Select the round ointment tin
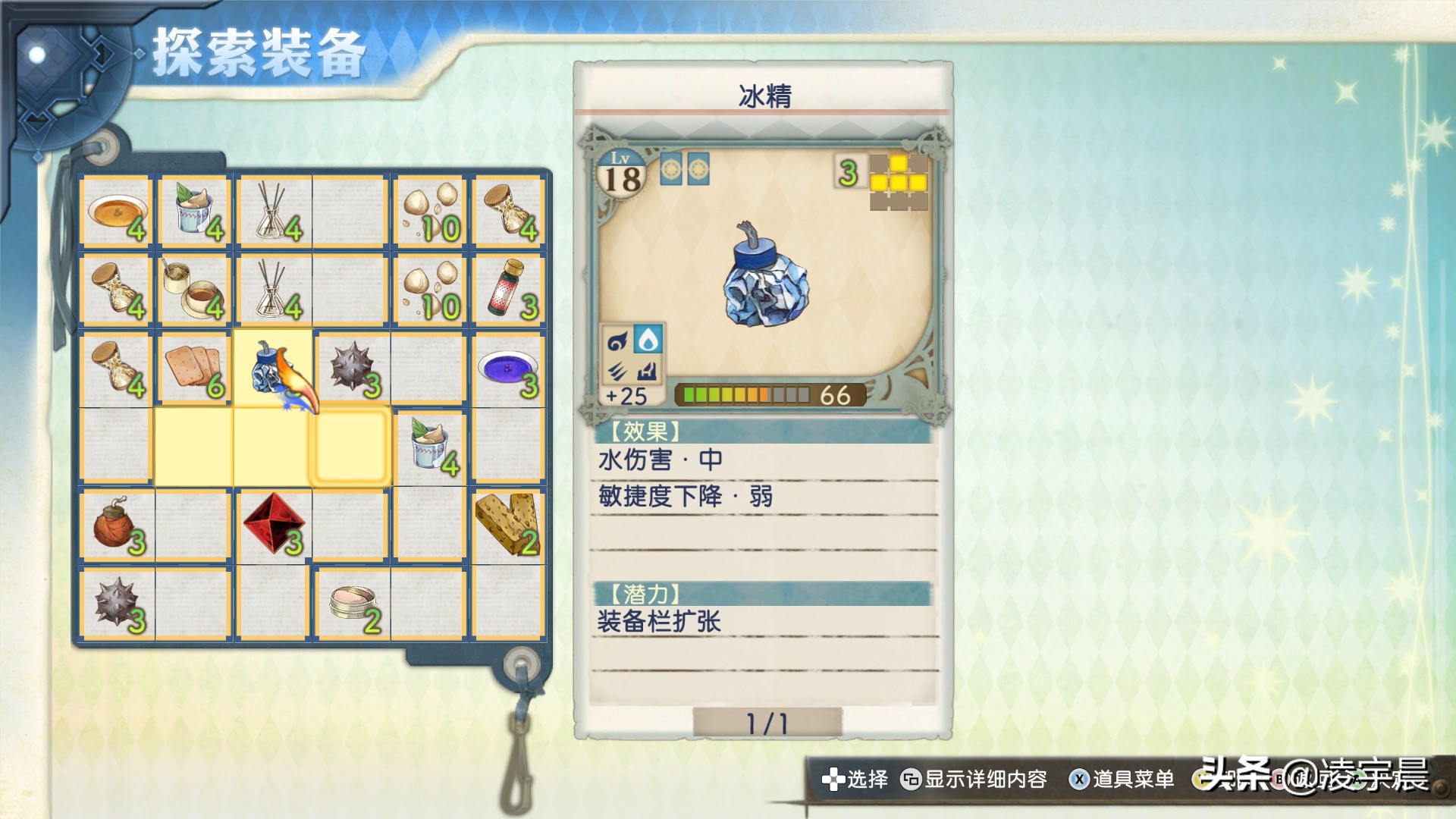The image size is (1456, 819). point(350,604)
